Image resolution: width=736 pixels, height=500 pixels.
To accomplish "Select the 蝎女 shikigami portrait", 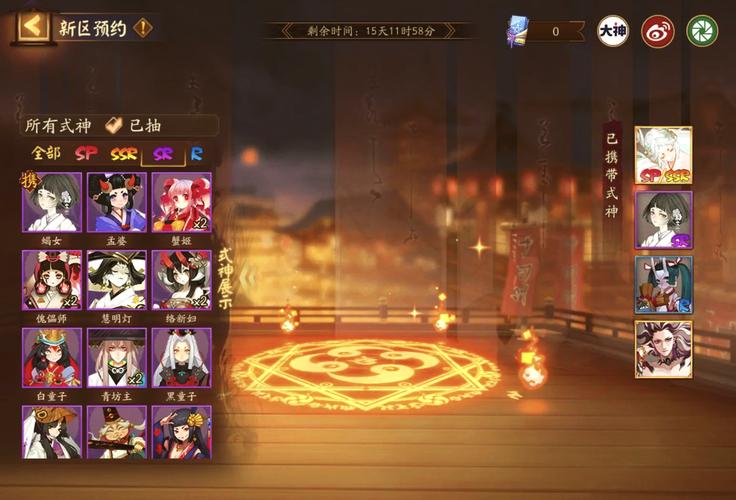I will (52, 202).
